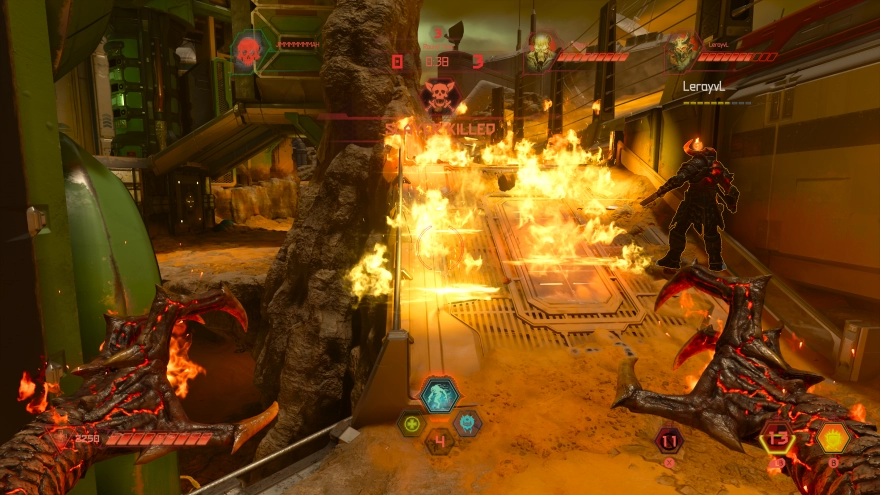Trigger the blue demon face ability hexagon
The image size is (880, 495).
467,423
